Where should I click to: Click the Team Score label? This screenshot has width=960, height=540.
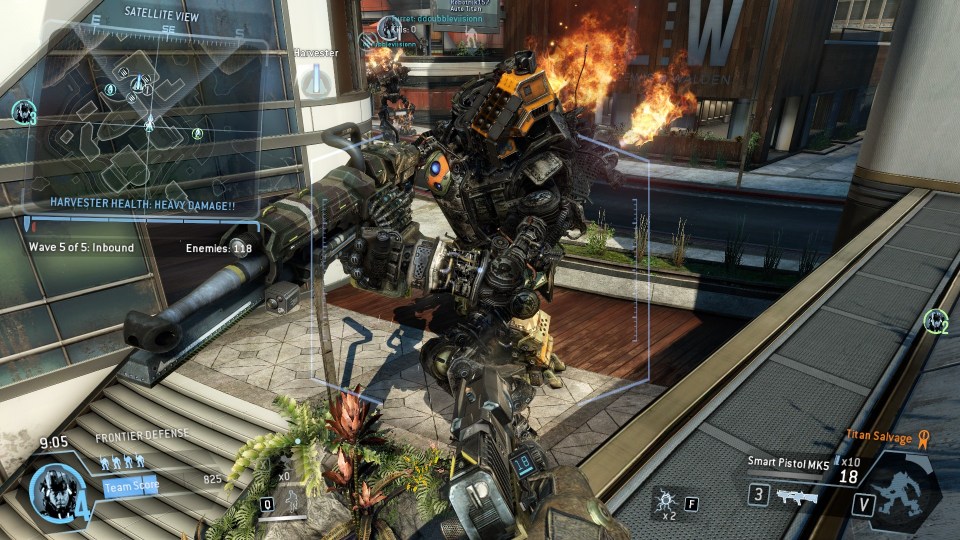coord(130,487)
